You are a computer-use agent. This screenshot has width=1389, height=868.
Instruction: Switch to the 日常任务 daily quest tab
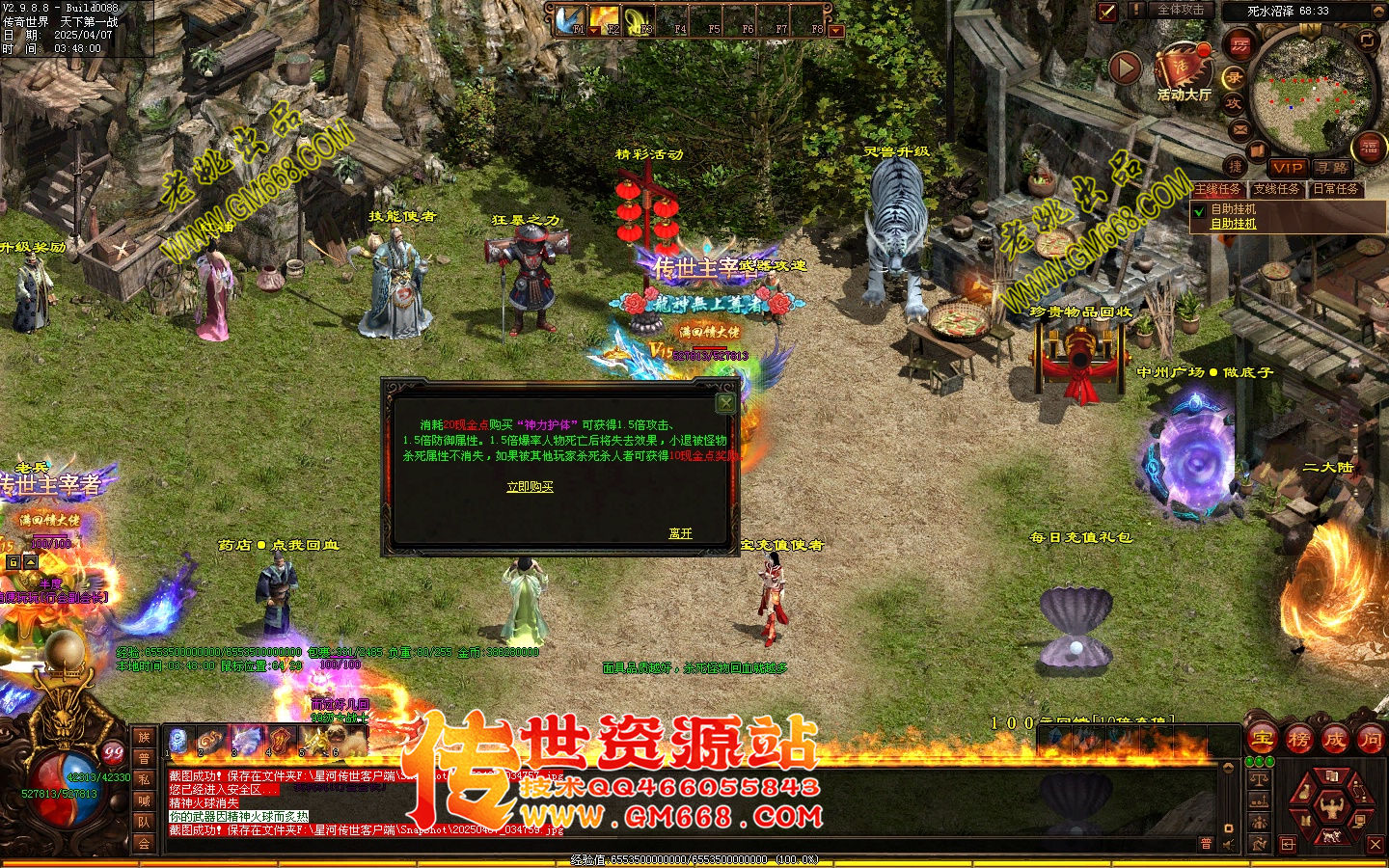click(x=1336, y=189)
